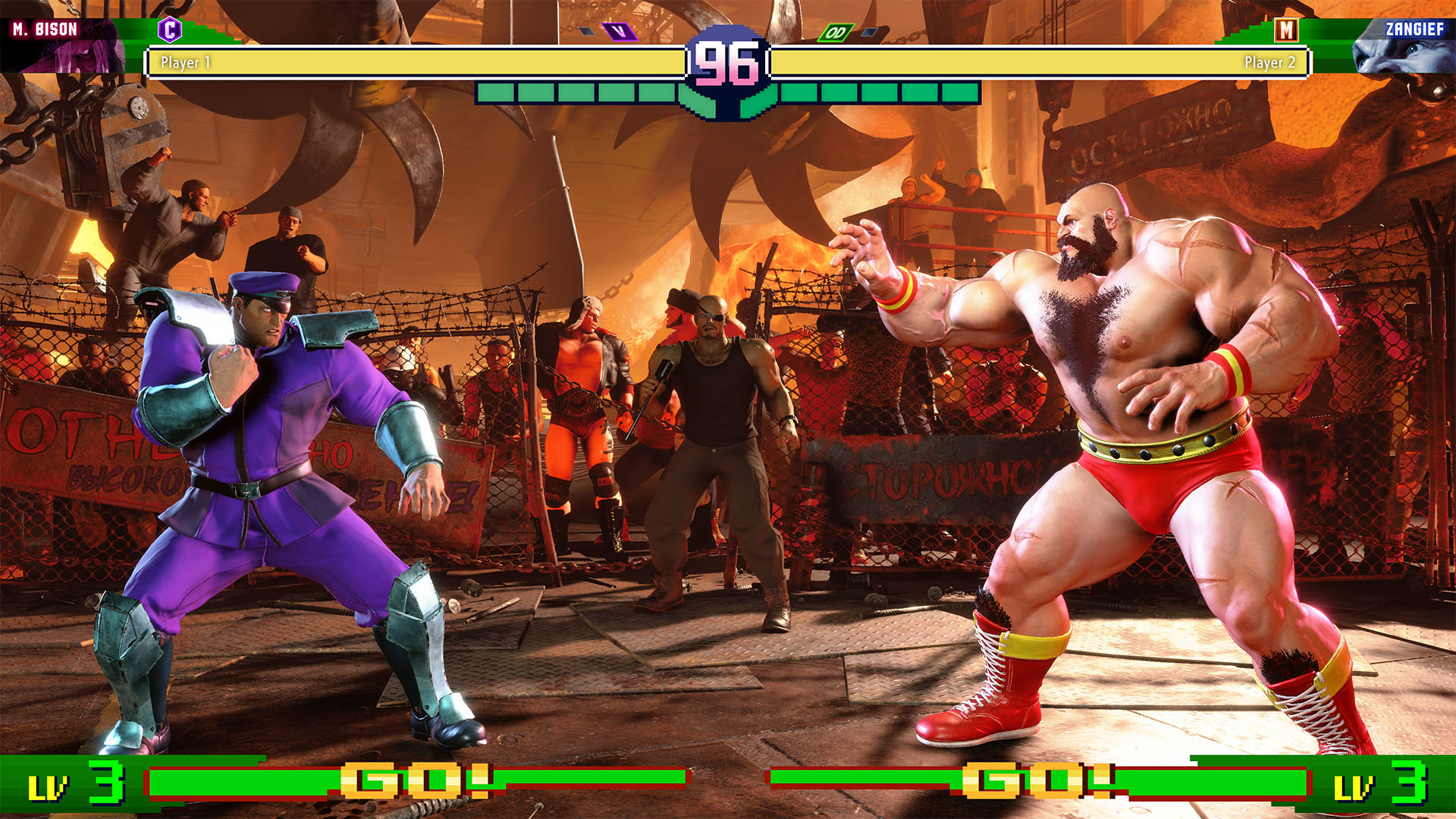This screenshot has height=819, width=1456.
Task: Select Player 2's orange M control-type badge
Action: (x=1286, y=30)
